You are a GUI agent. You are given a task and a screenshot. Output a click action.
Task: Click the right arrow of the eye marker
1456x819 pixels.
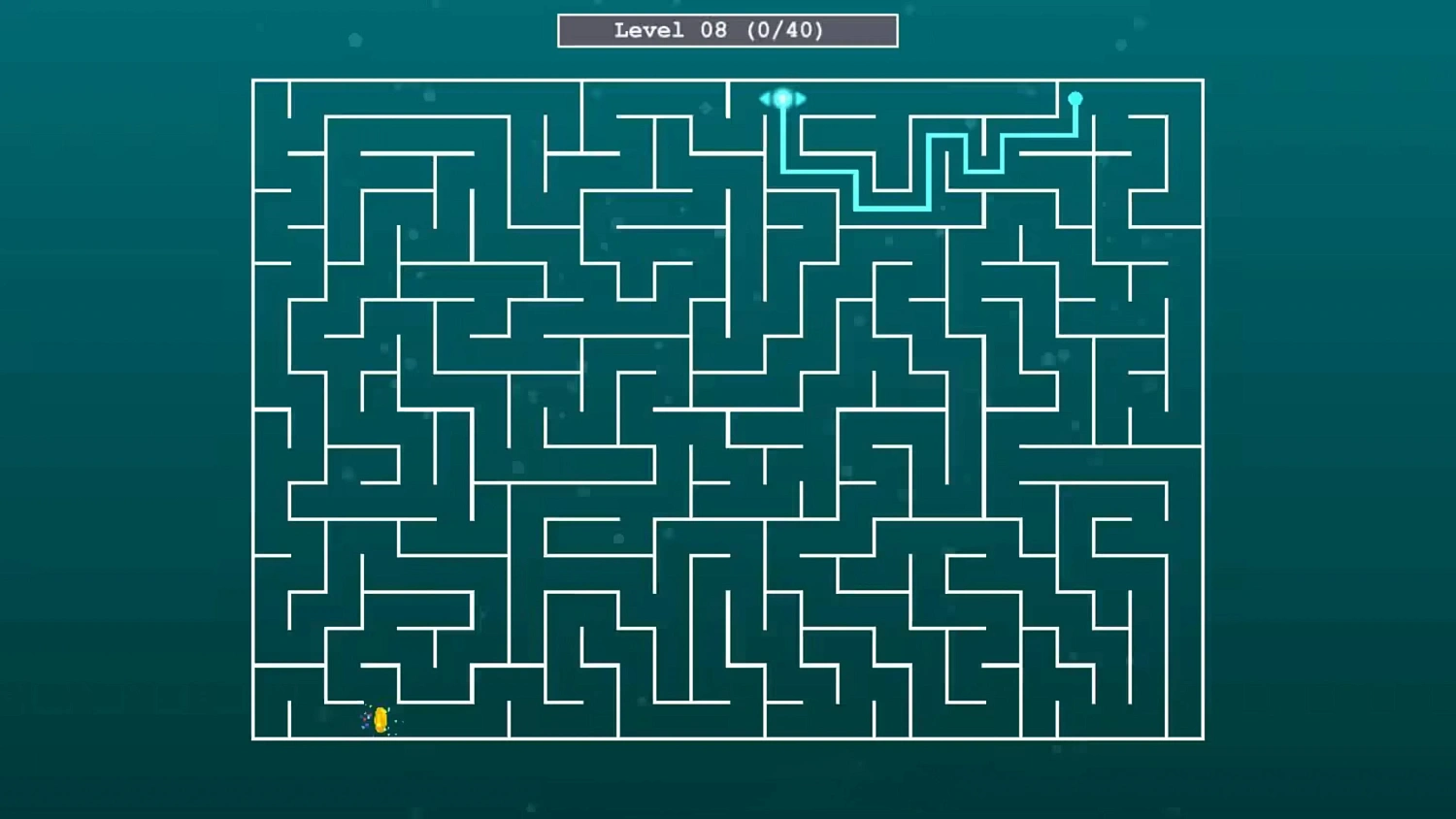pyautogui.click(x=803, y=98)
